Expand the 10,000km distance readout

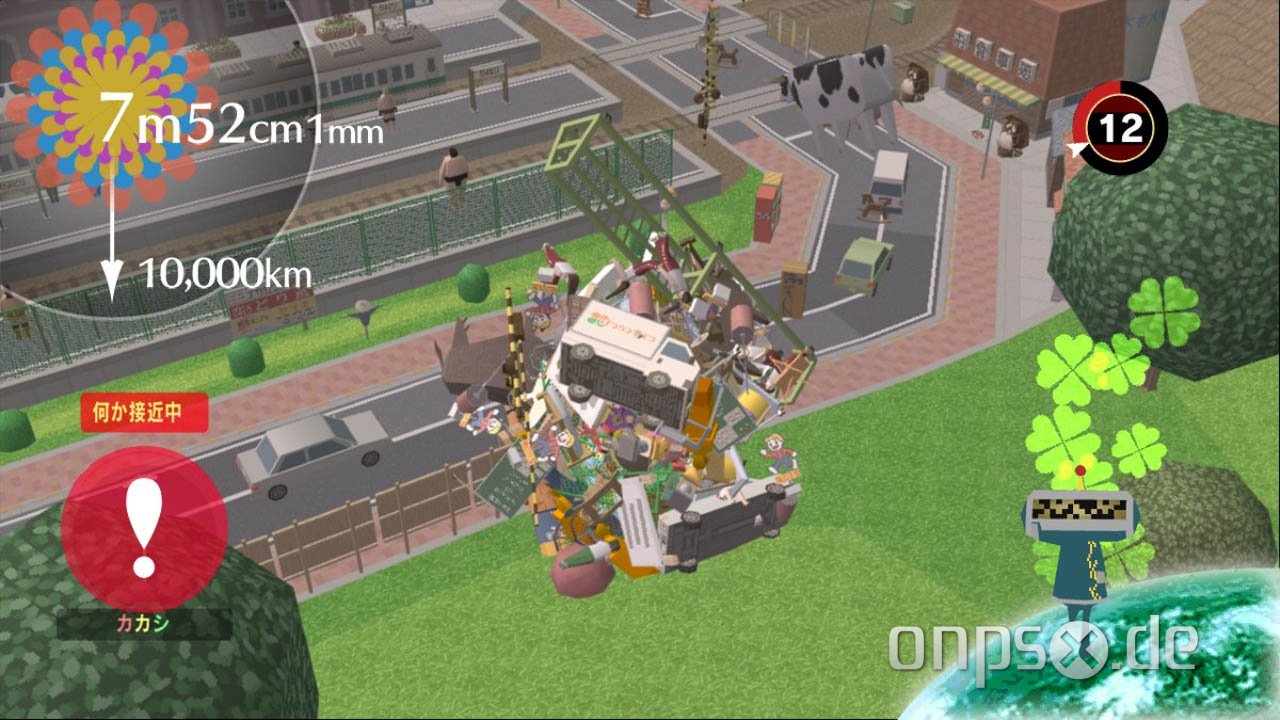coord(225,270)
